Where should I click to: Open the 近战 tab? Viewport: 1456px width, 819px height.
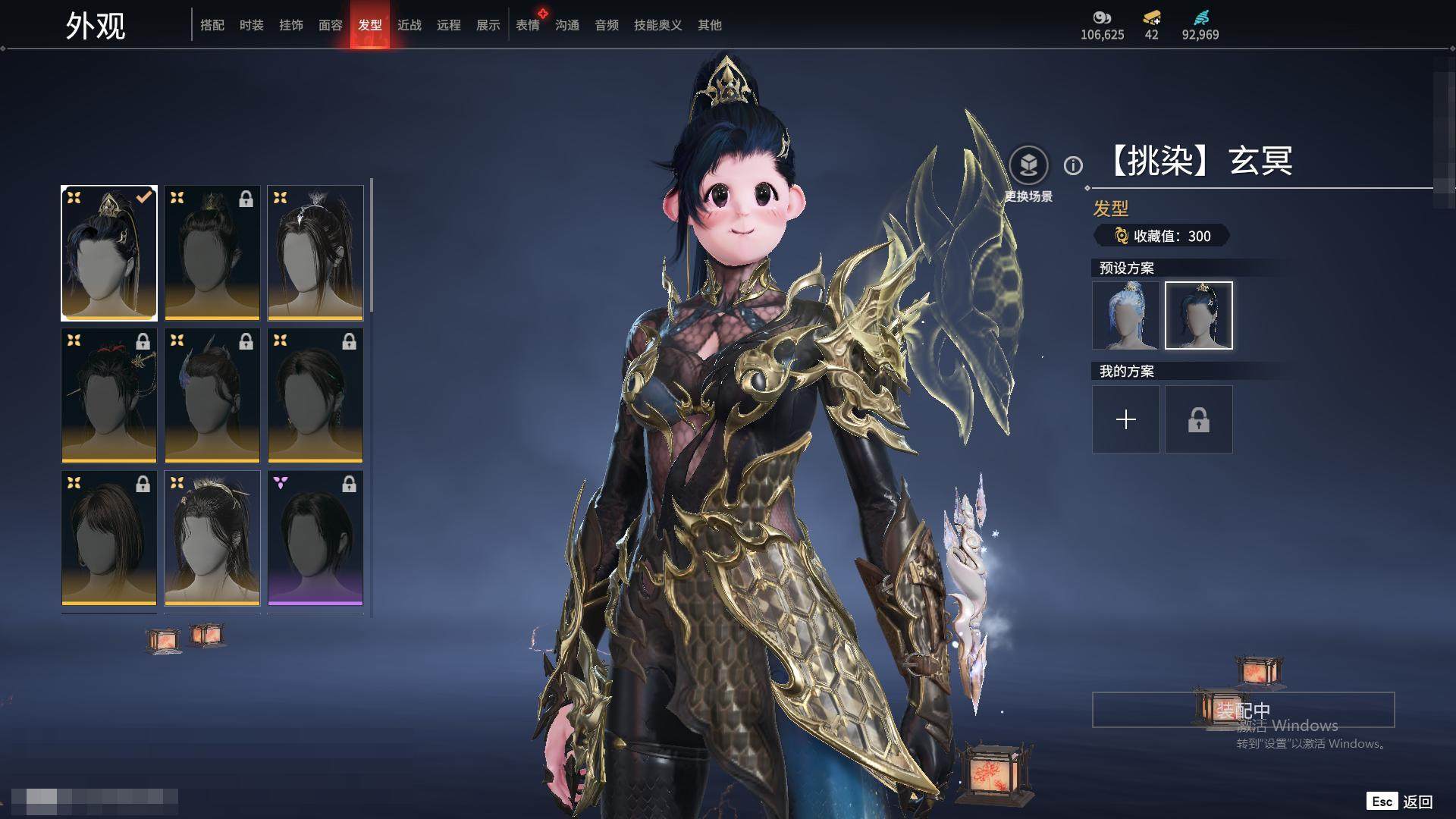[x=409, y=25]
